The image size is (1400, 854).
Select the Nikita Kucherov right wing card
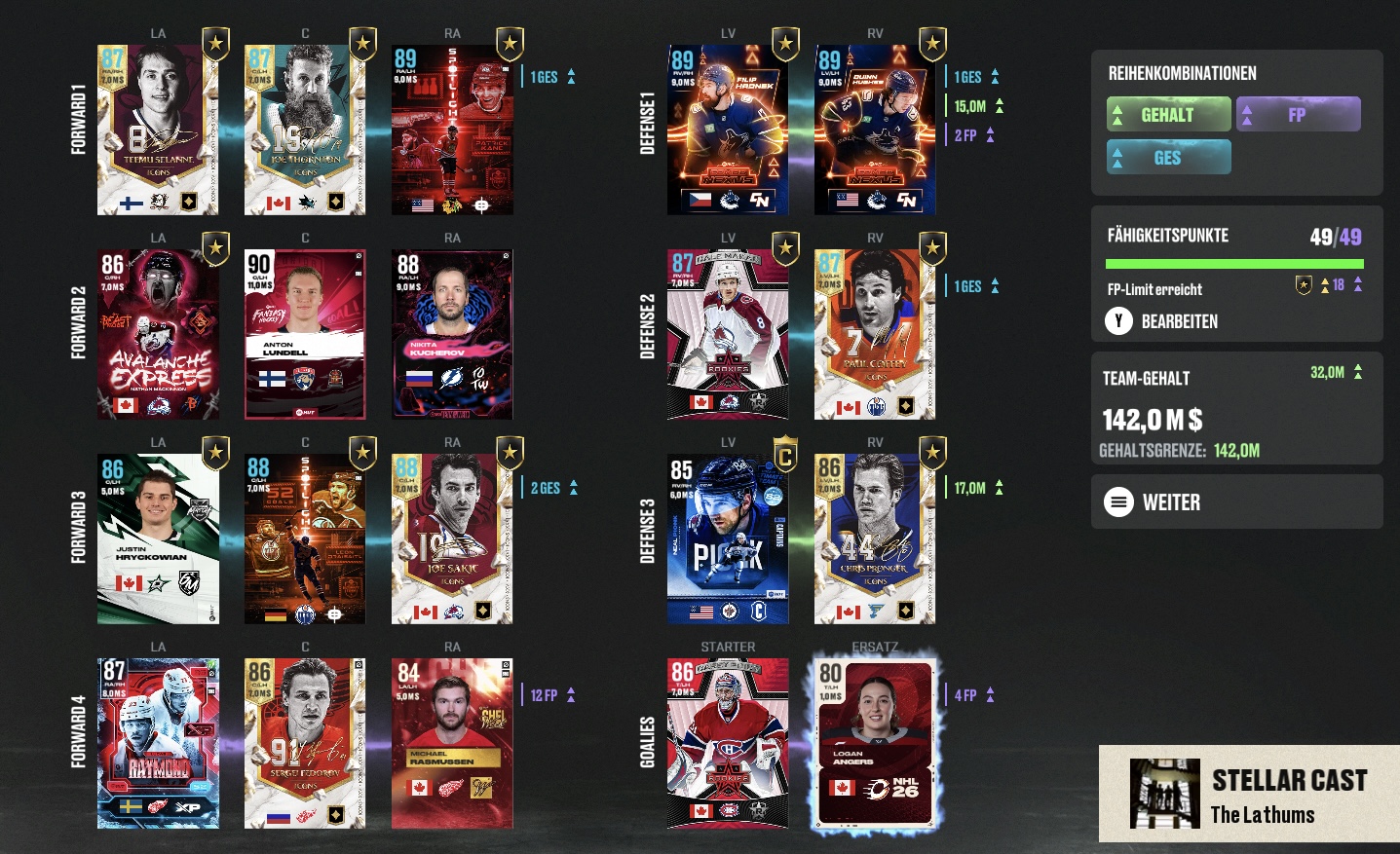(x=452, y=334)
